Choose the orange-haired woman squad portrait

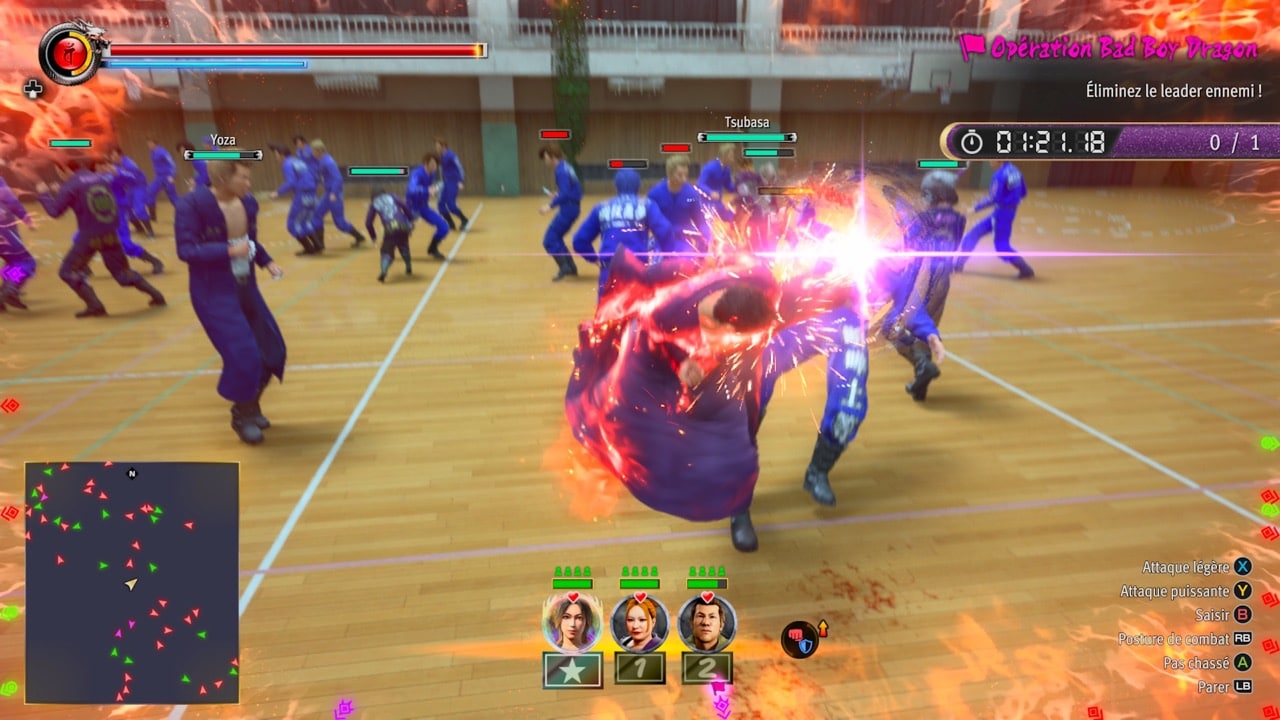click(639, 623)
